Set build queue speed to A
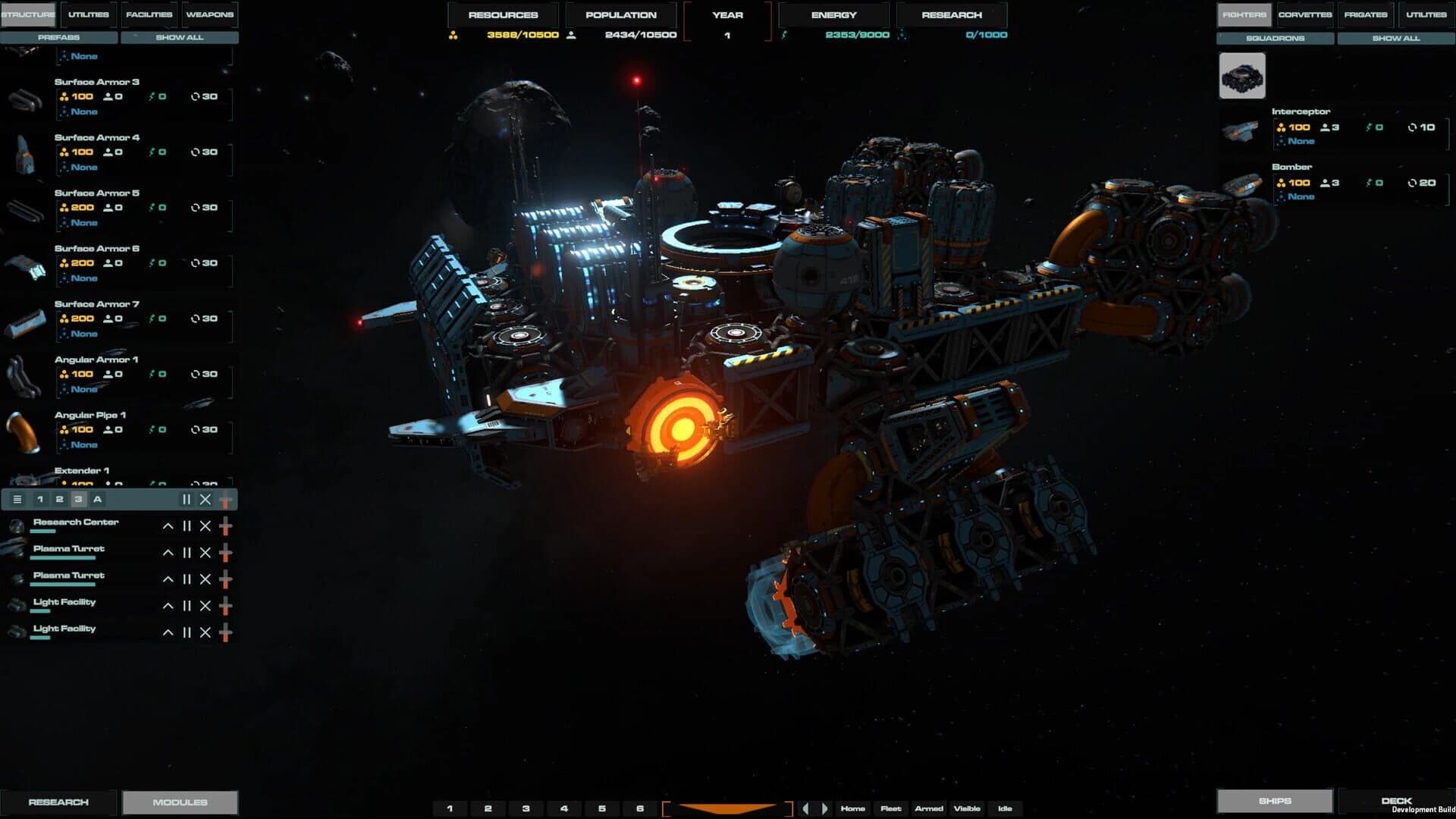The width and height of the screenshot is (1456, 819). (x=96, y=499)
